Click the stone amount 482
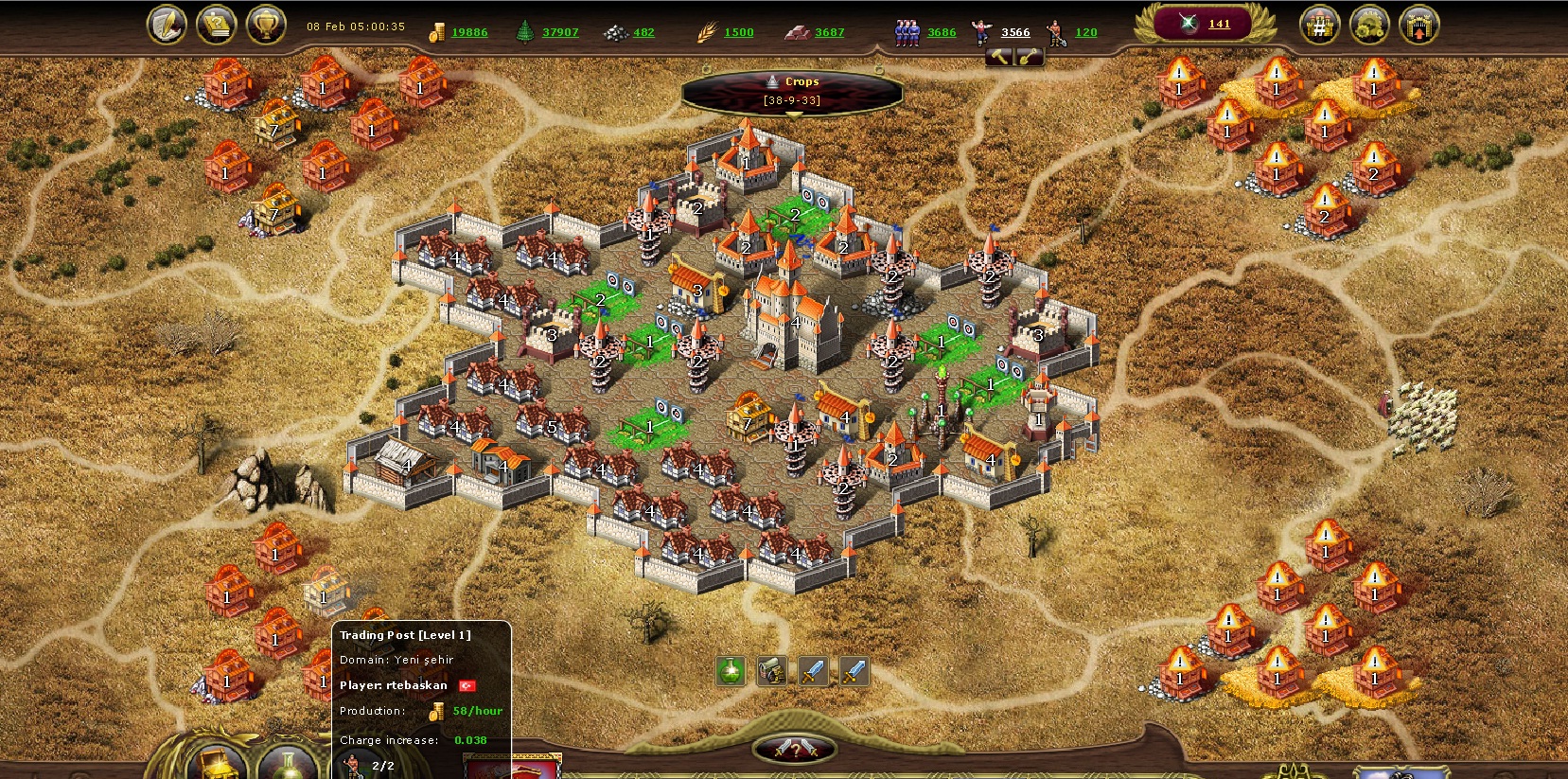The image size is (1568, 779). point(643,32)
